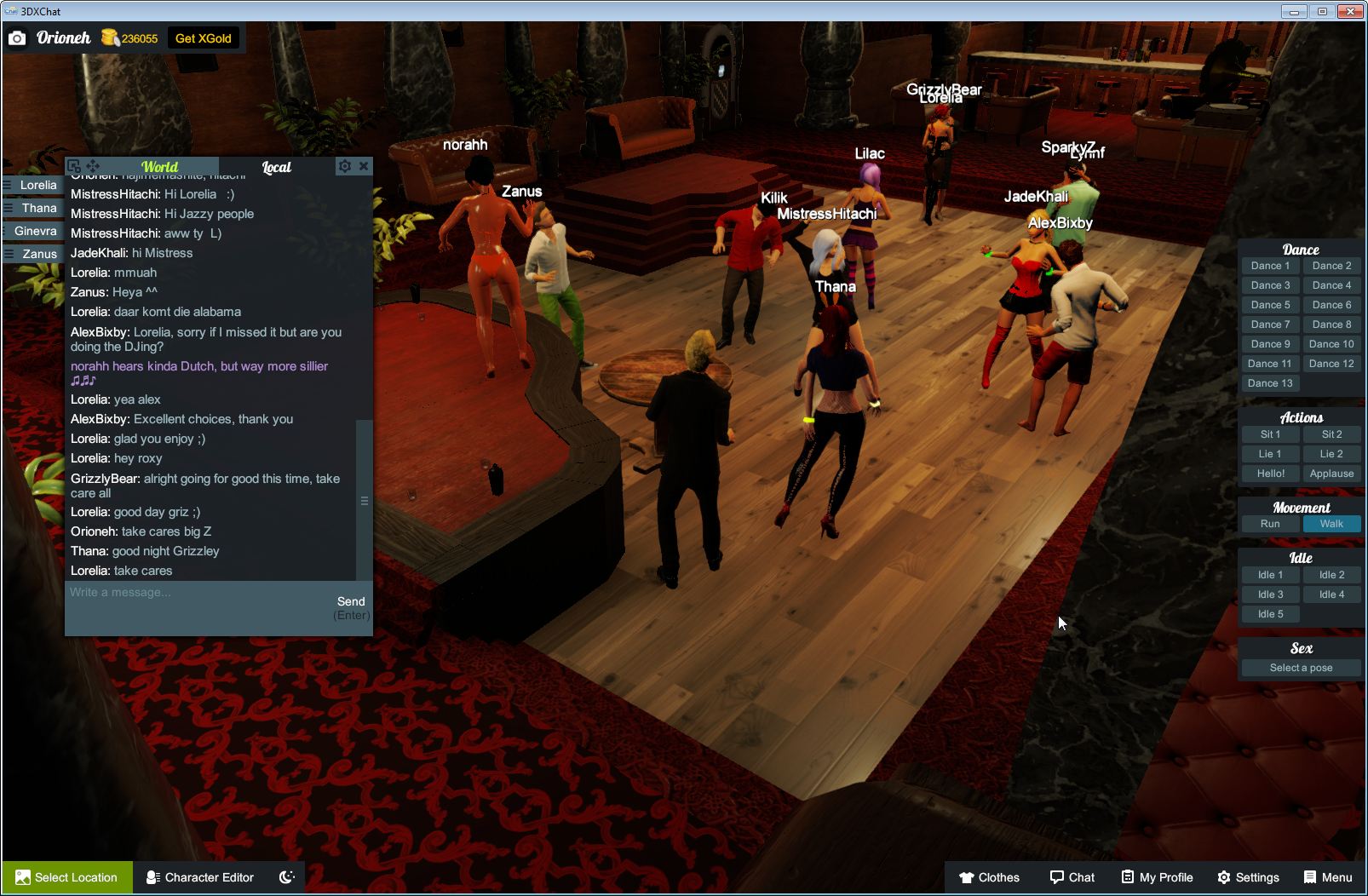Open the Character Editor
The image size is (1368, 896).
tap(199, 877)
